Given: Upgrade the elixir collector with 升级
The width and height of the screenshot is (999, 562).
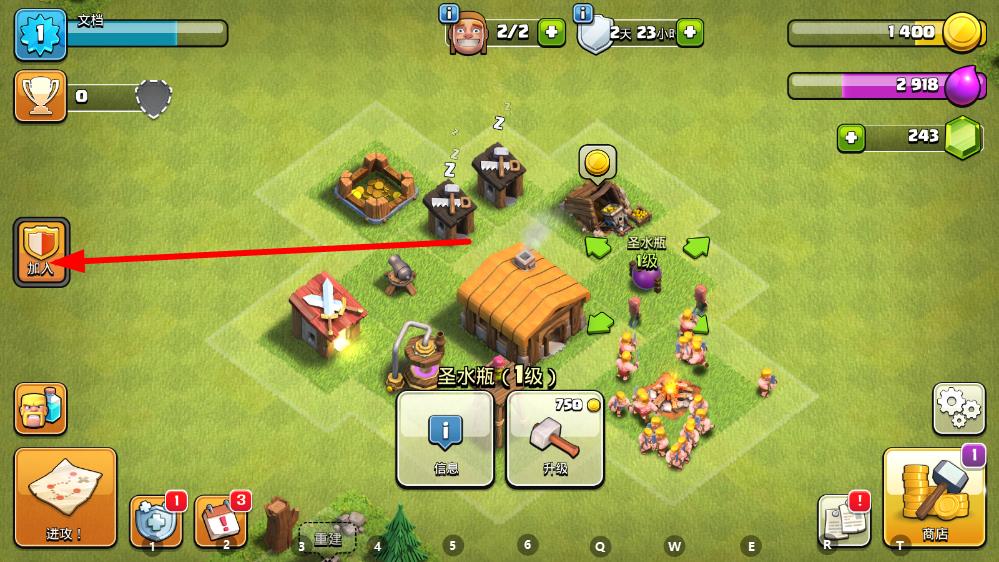Looking at the screenshot, I should pos(555,438).
